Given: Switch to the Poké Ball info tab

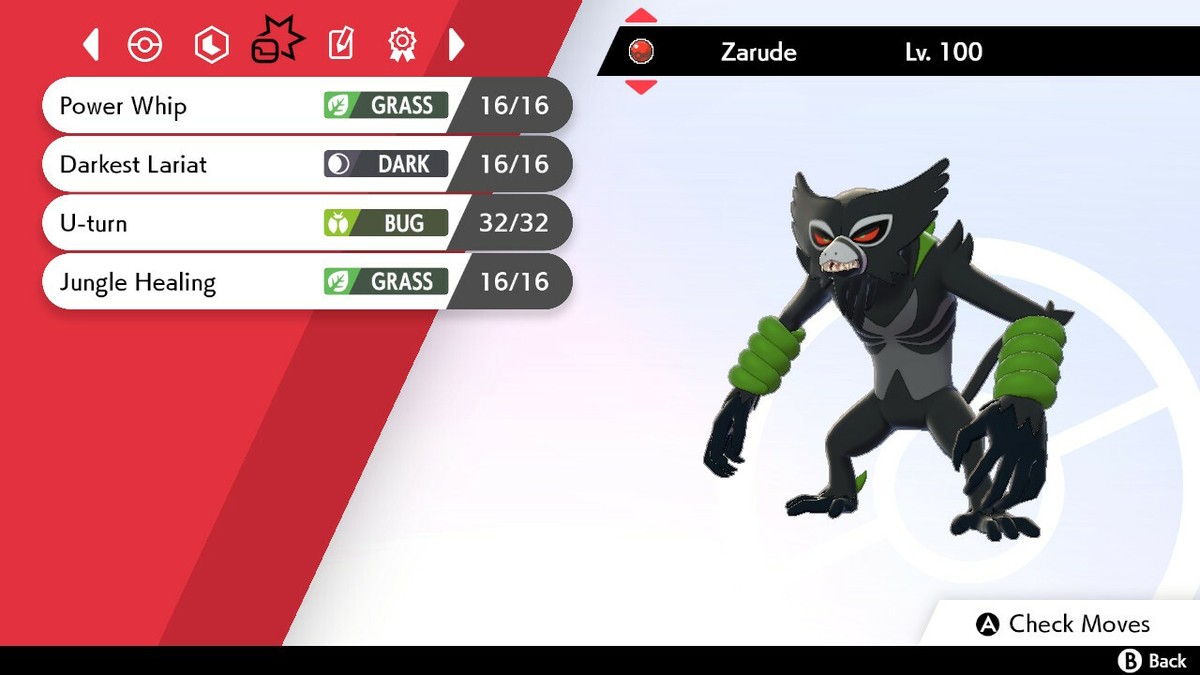Looking at the screenshot, I should 145,44.
